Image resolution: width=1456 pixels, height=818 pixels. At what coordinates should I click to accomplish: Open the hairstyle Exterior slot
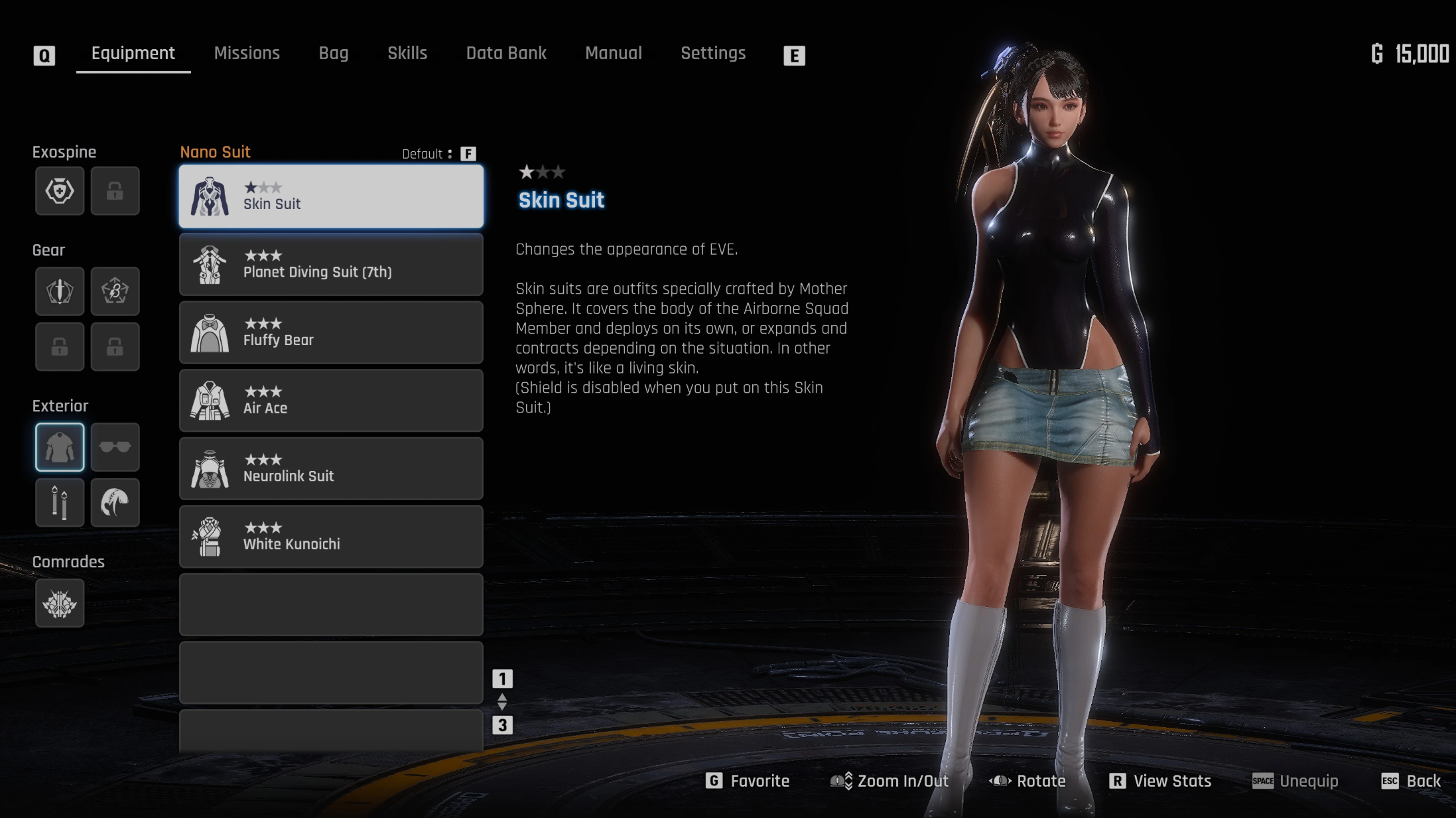pyautogui.click(x=115, y=502)
